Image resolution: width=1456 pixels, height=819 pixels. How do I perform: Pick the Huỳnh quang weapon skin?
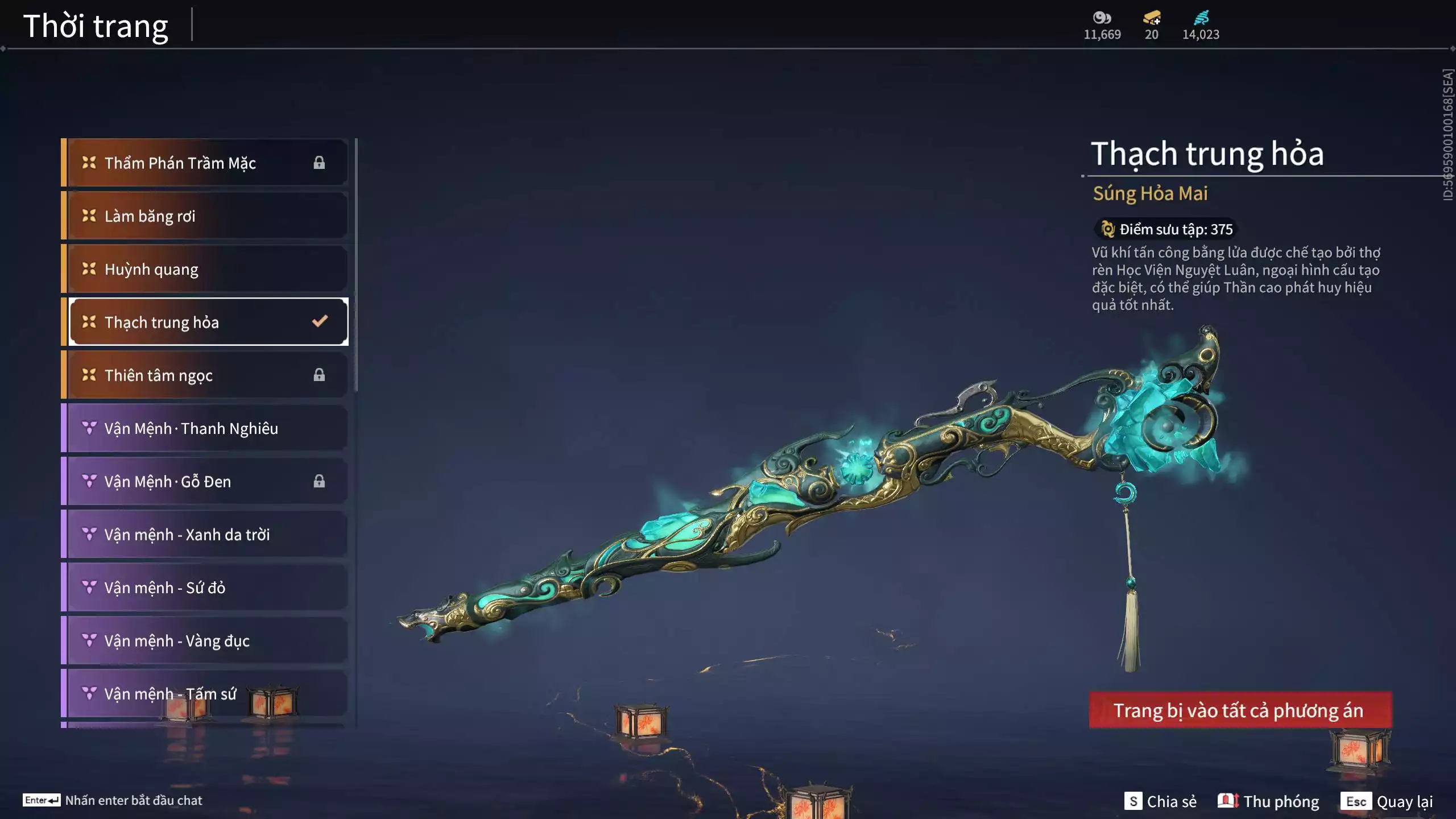click(205, 269)
